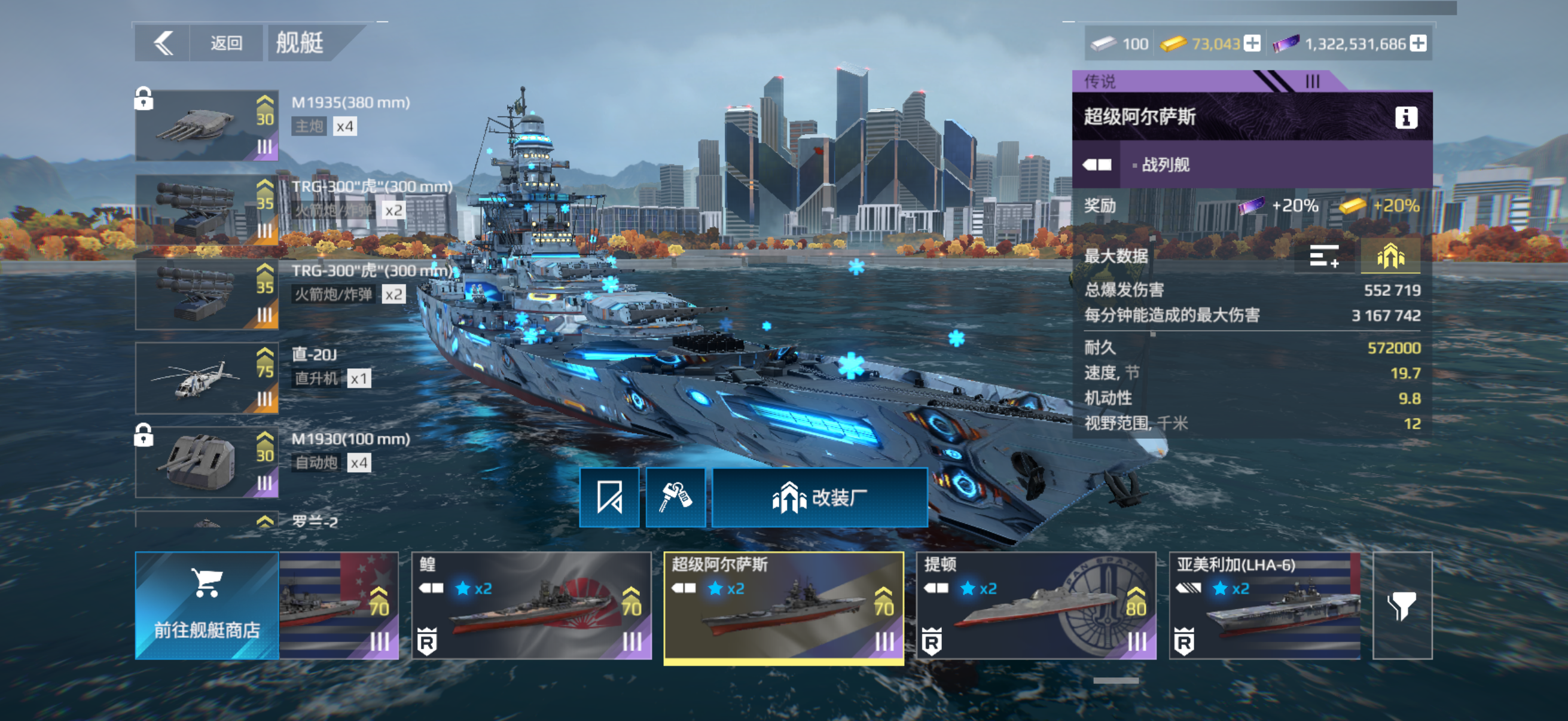Select the 超级阿尔萨斯 ship card
Viewport: 1568px width, 721px height.
coord(783,606)
